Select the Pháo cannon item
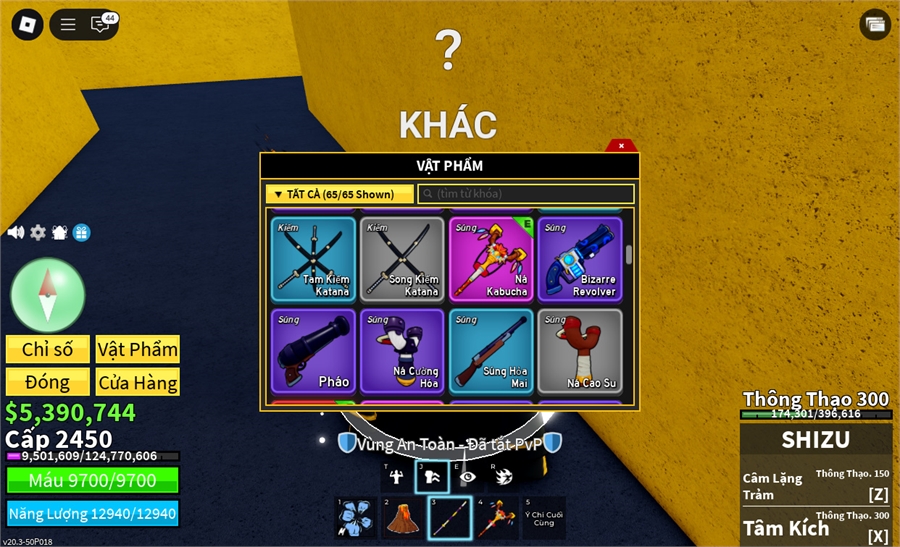The image size is (900, 547). [x=313, y=351]
